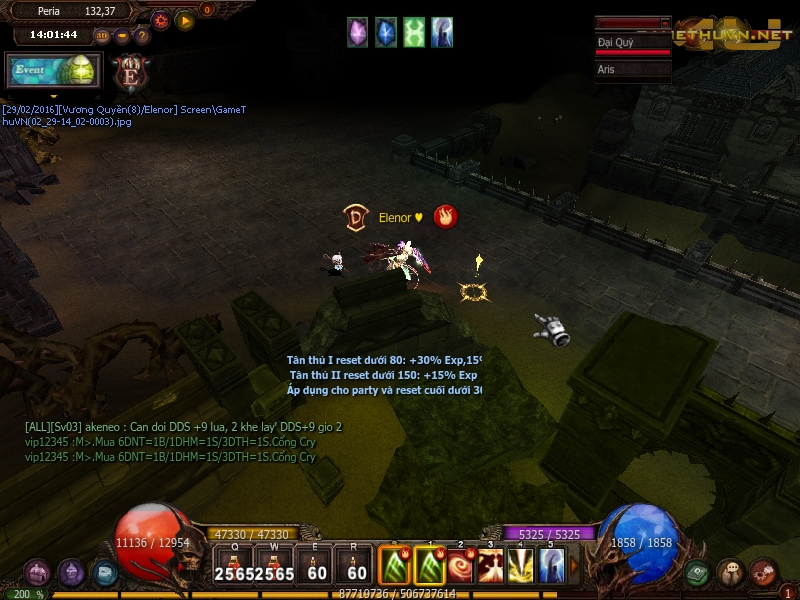Select party member Đại Quý
This screenshot has width=800, height=600.
coord(632,44)
